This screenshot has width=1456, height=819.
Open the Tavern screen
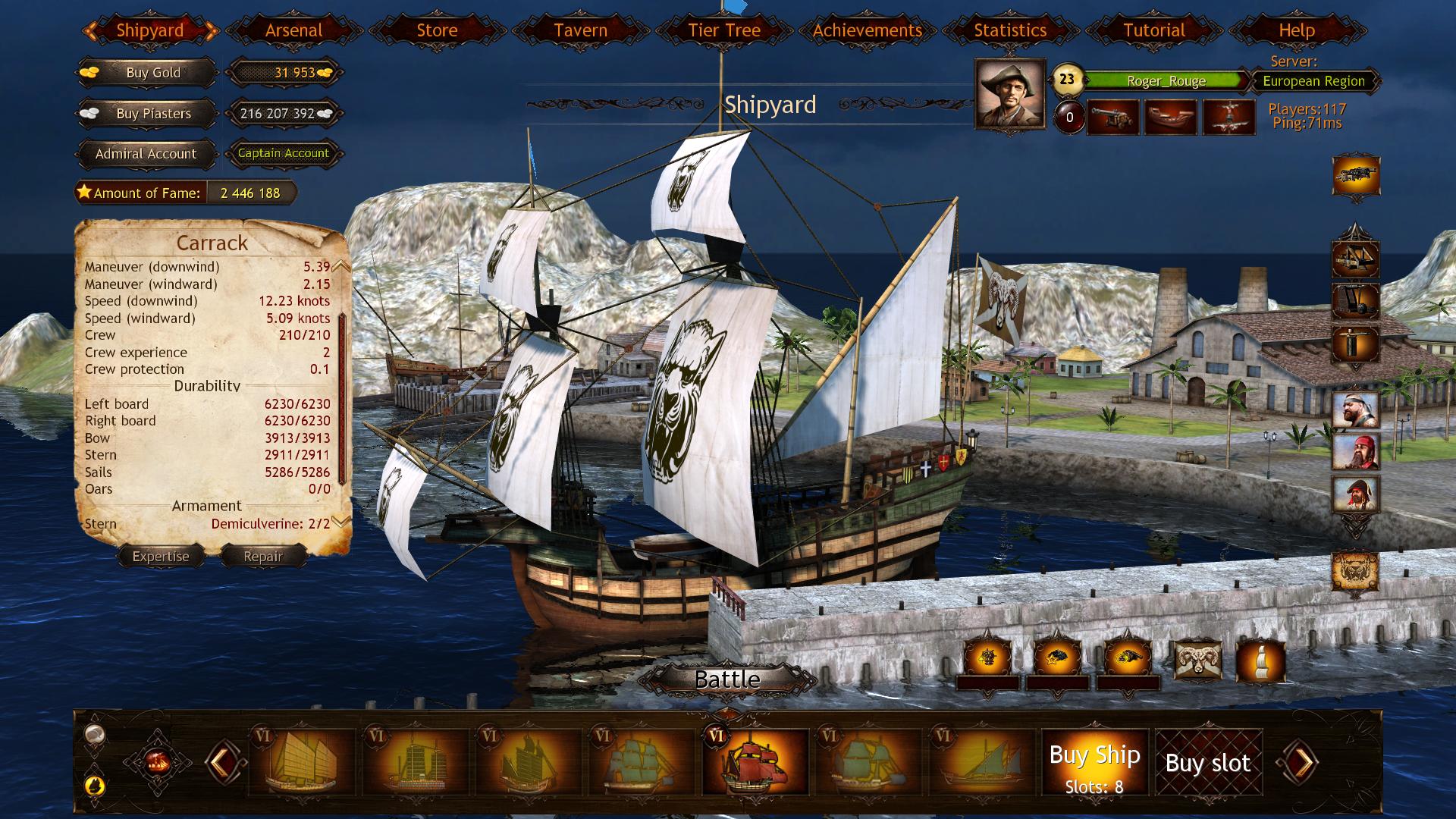click(x=580, y=30)
